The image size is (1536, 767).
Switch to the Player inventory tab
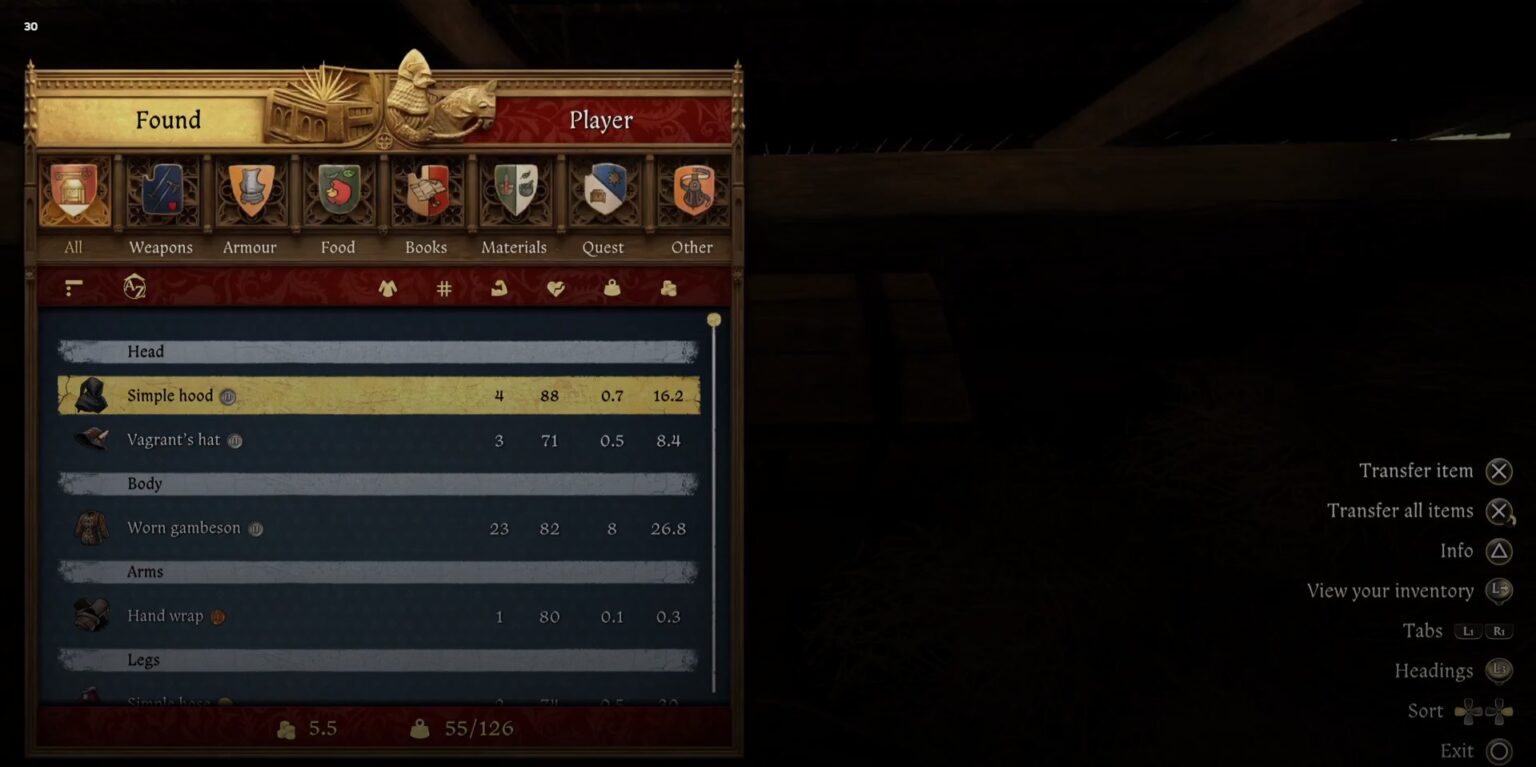pyautogui.click(x=601, y=120)
